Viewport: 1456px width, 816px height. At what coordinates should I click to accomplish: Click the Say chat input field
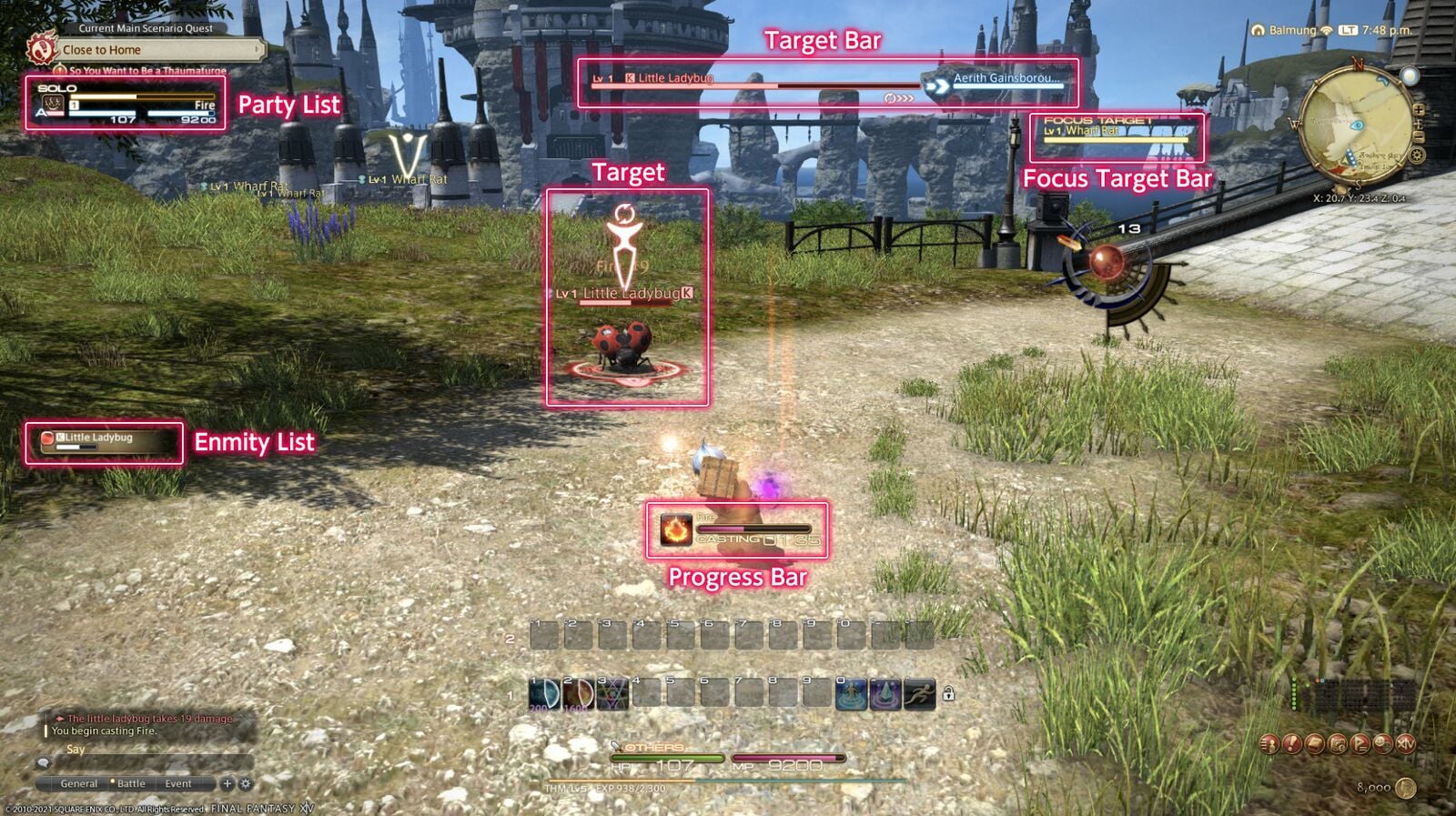point(136,751)
